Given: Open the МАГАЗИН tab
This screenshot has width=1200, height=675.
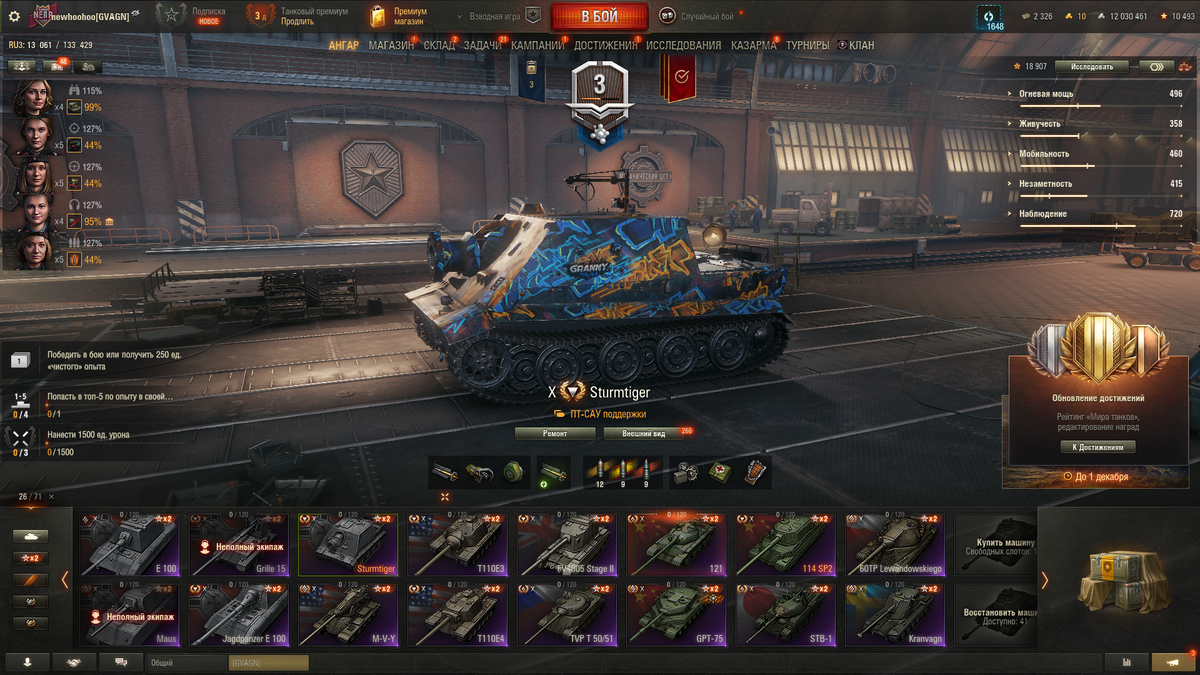Looking at the screenshot, I should (x=391, y=45).
